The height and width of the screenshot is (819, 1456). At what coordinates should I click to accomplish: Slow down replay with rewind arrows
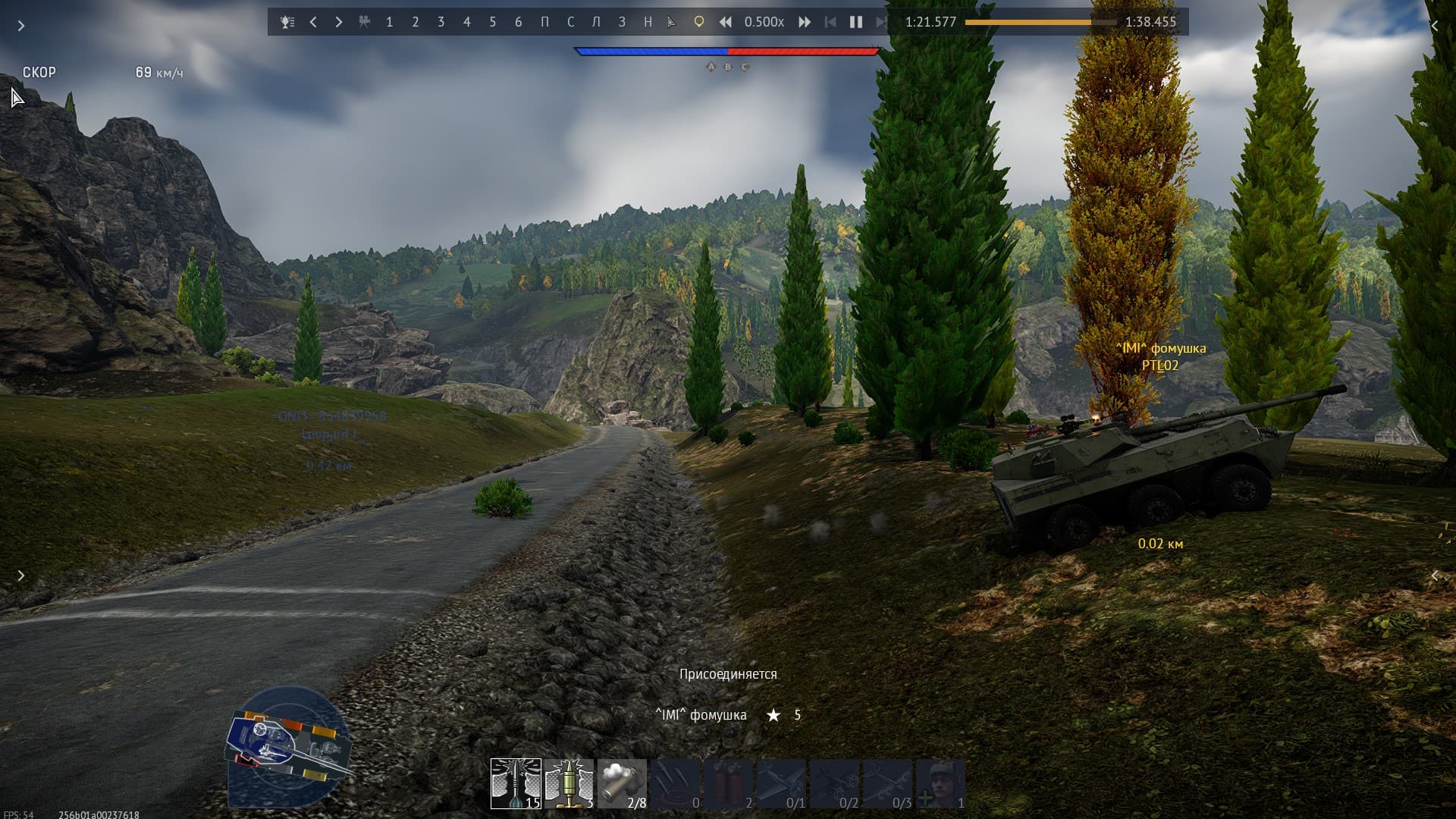point(726,22)
